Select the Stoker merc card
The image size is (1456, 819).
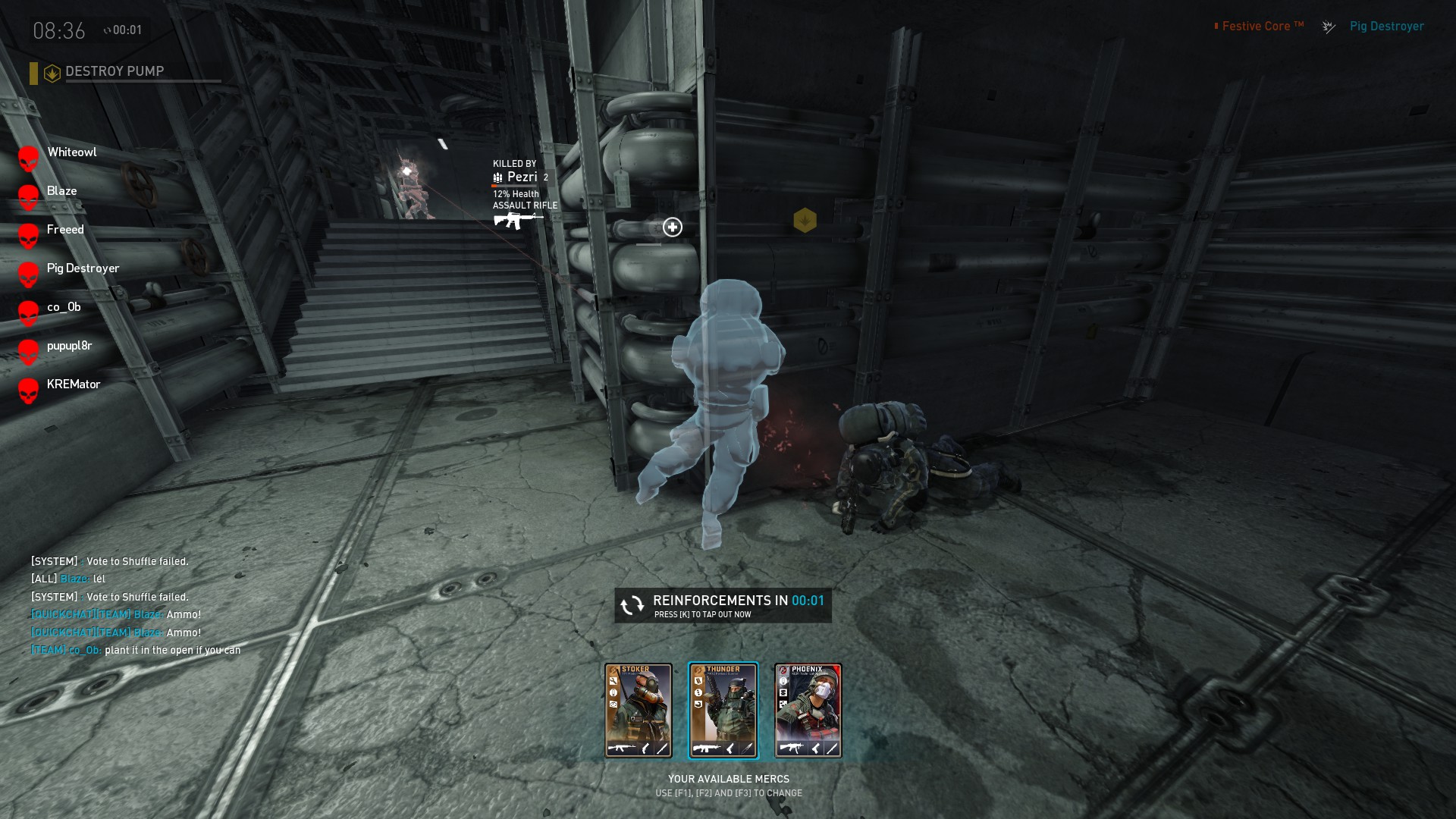point(638,711)
